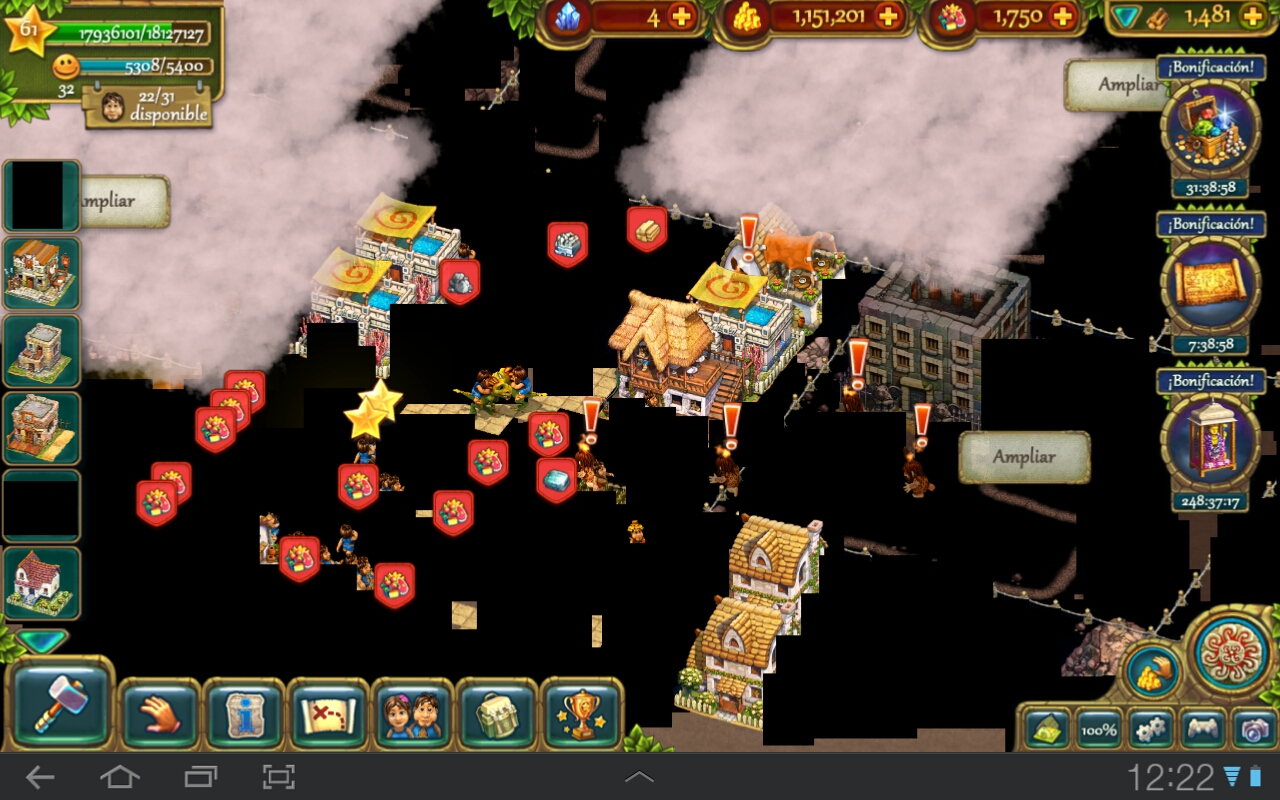
Task: Select the red-roofed white house in build list
Action: pos(41,582)
